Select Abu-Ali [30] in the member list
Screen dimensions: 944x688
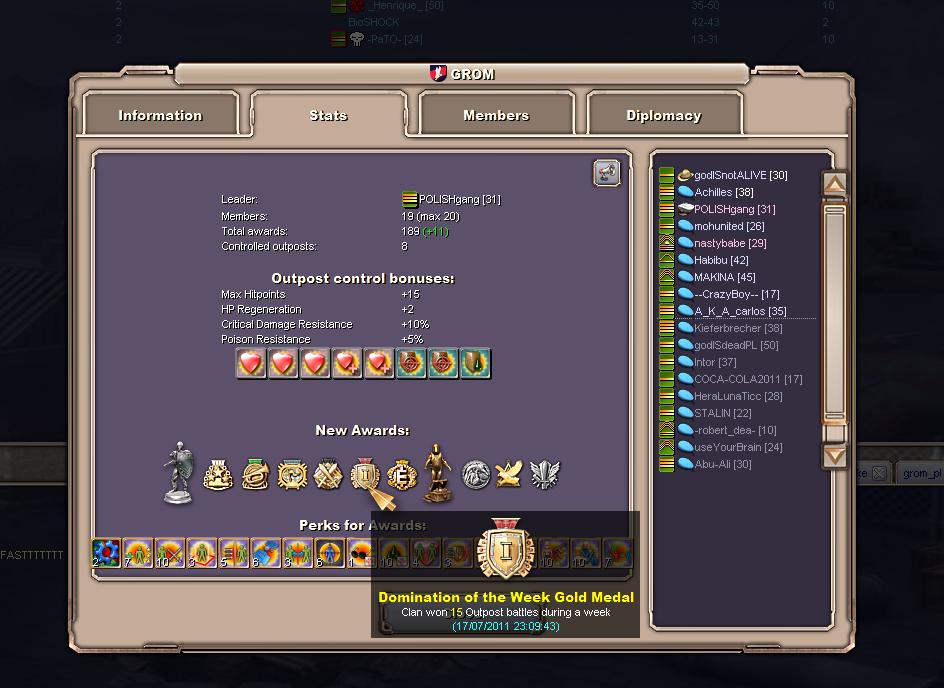[722, 464]
